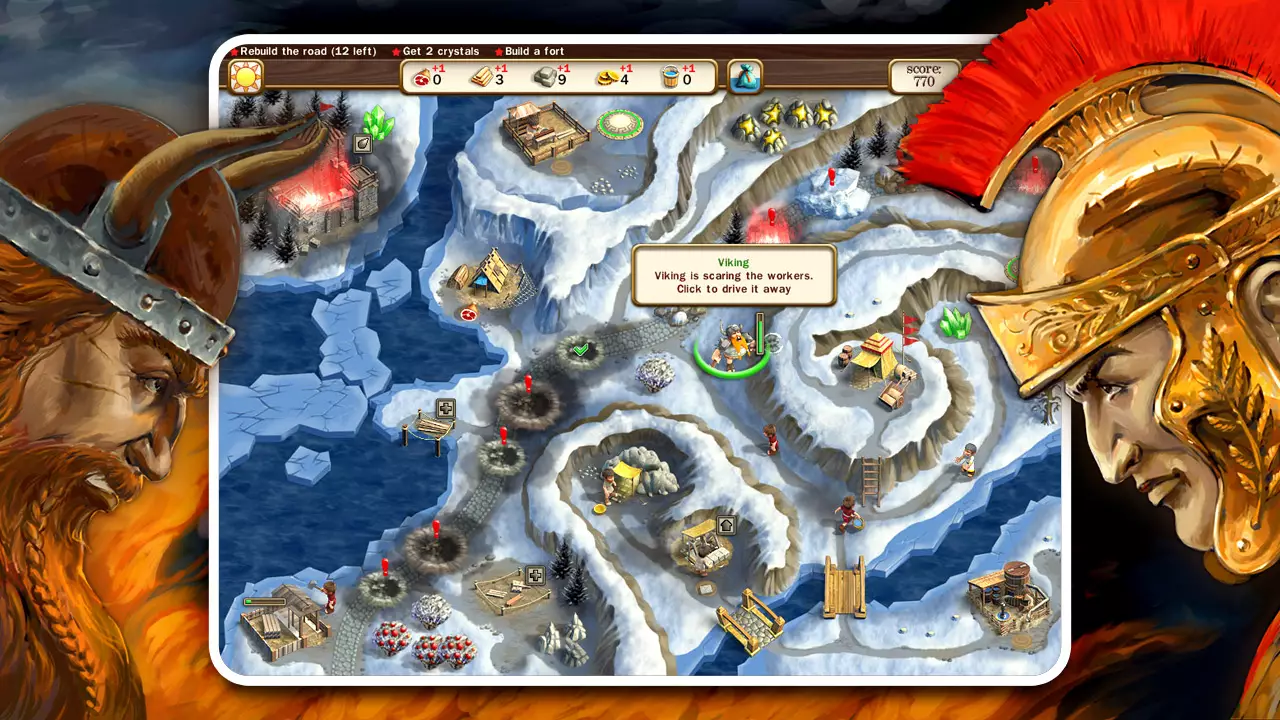Click the repair cross icon on the fenced lumber pile
Screen dimensions: 1280x720
(536, 576)
